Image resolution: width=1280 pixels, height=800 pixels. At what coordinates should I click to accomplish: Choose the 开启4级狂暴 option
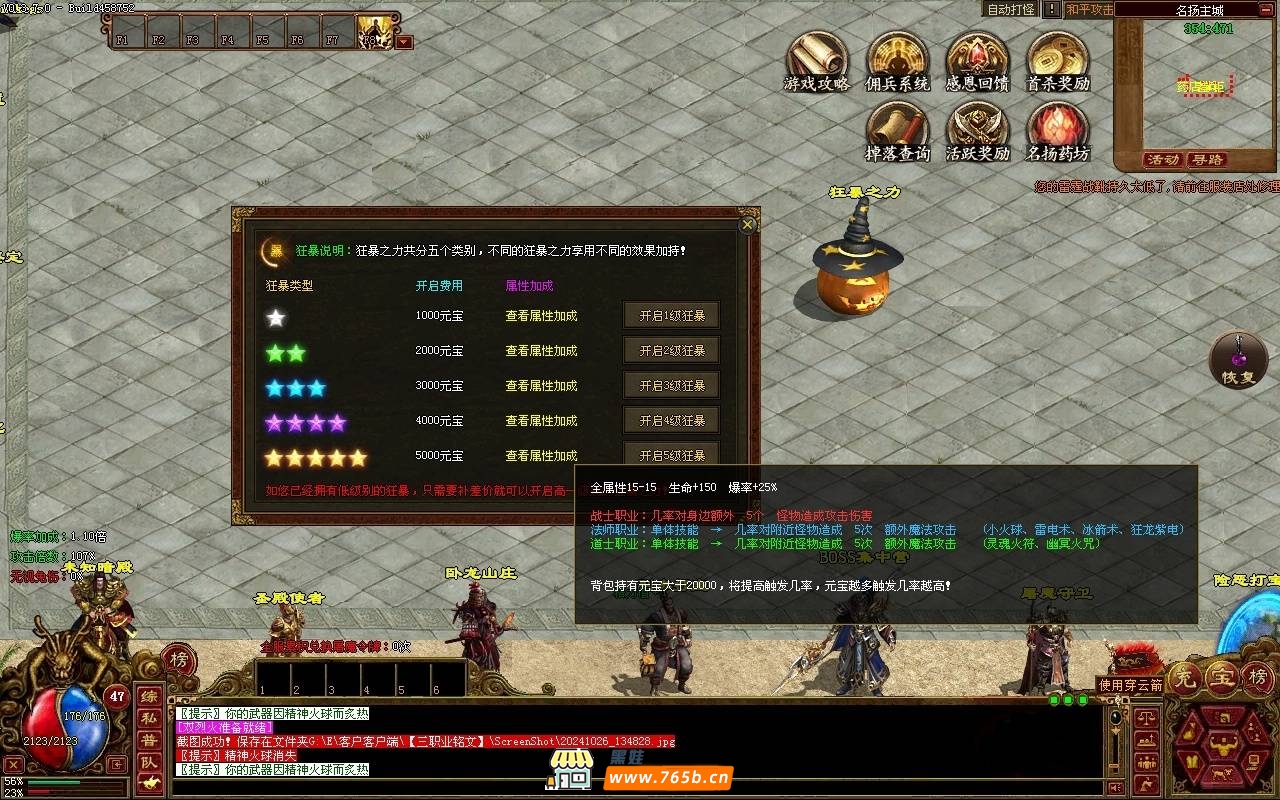point(672,421)
